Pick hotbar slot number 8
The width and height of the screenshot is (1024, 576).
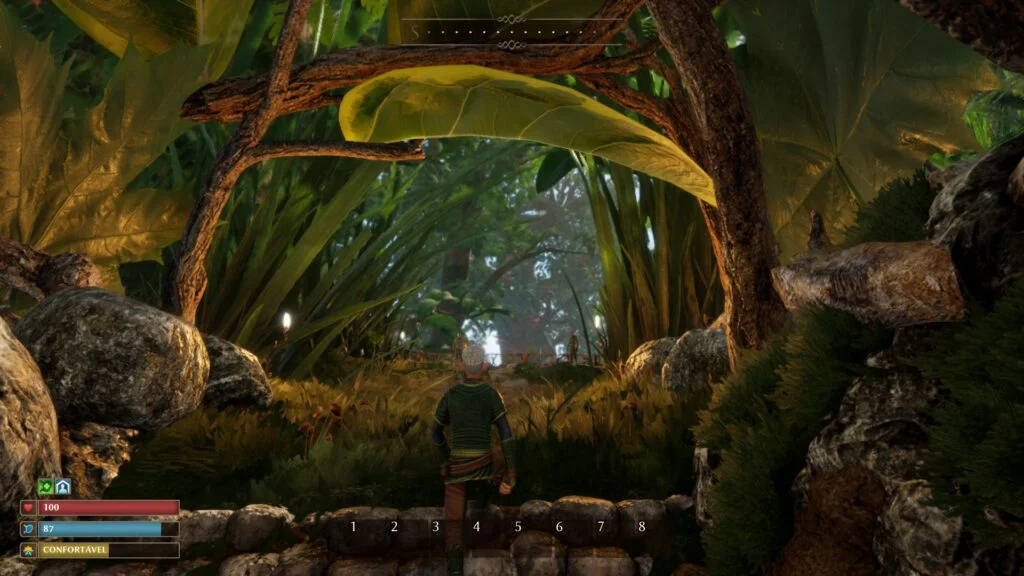[x=641, y=526]
